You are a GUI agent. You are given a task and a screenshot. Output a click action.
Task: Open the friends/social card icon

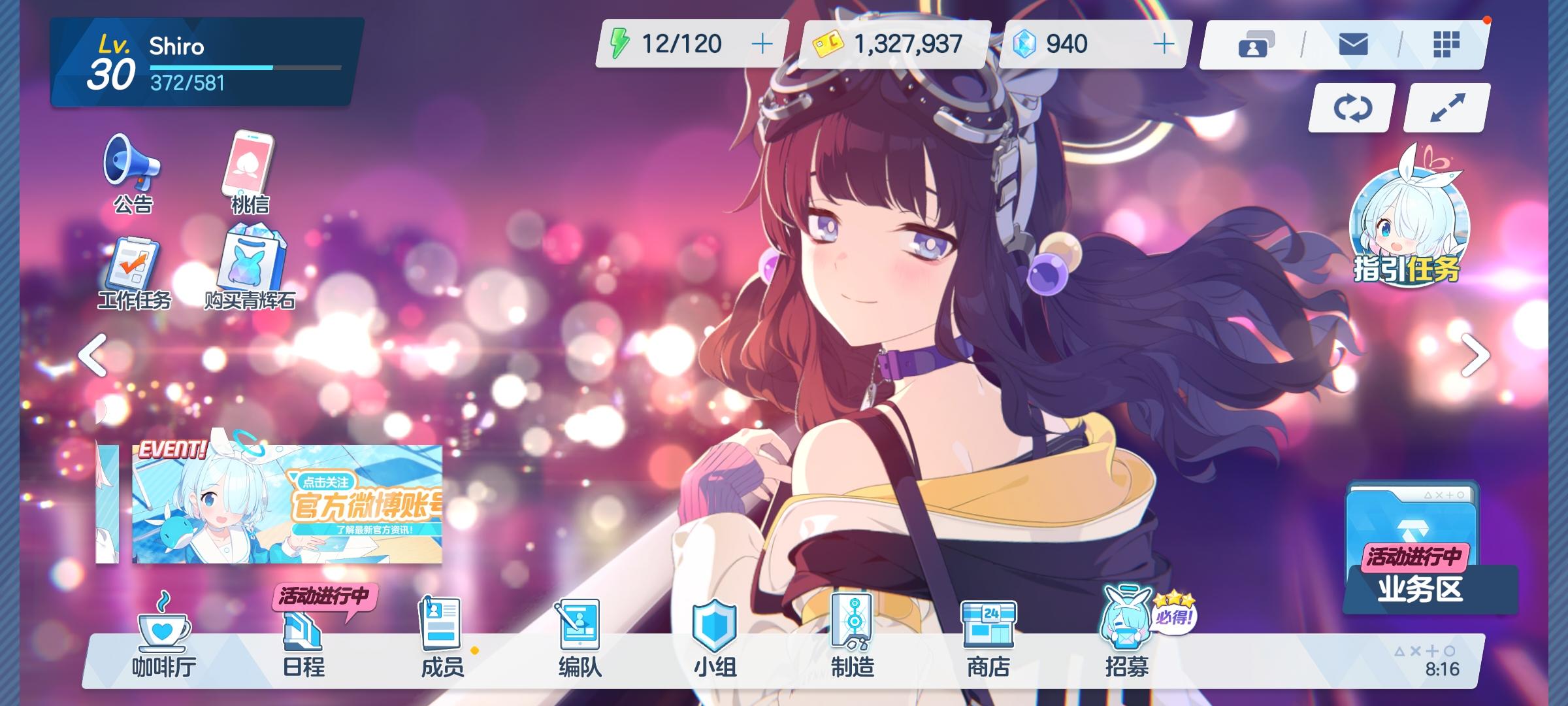coord(1256,42)
